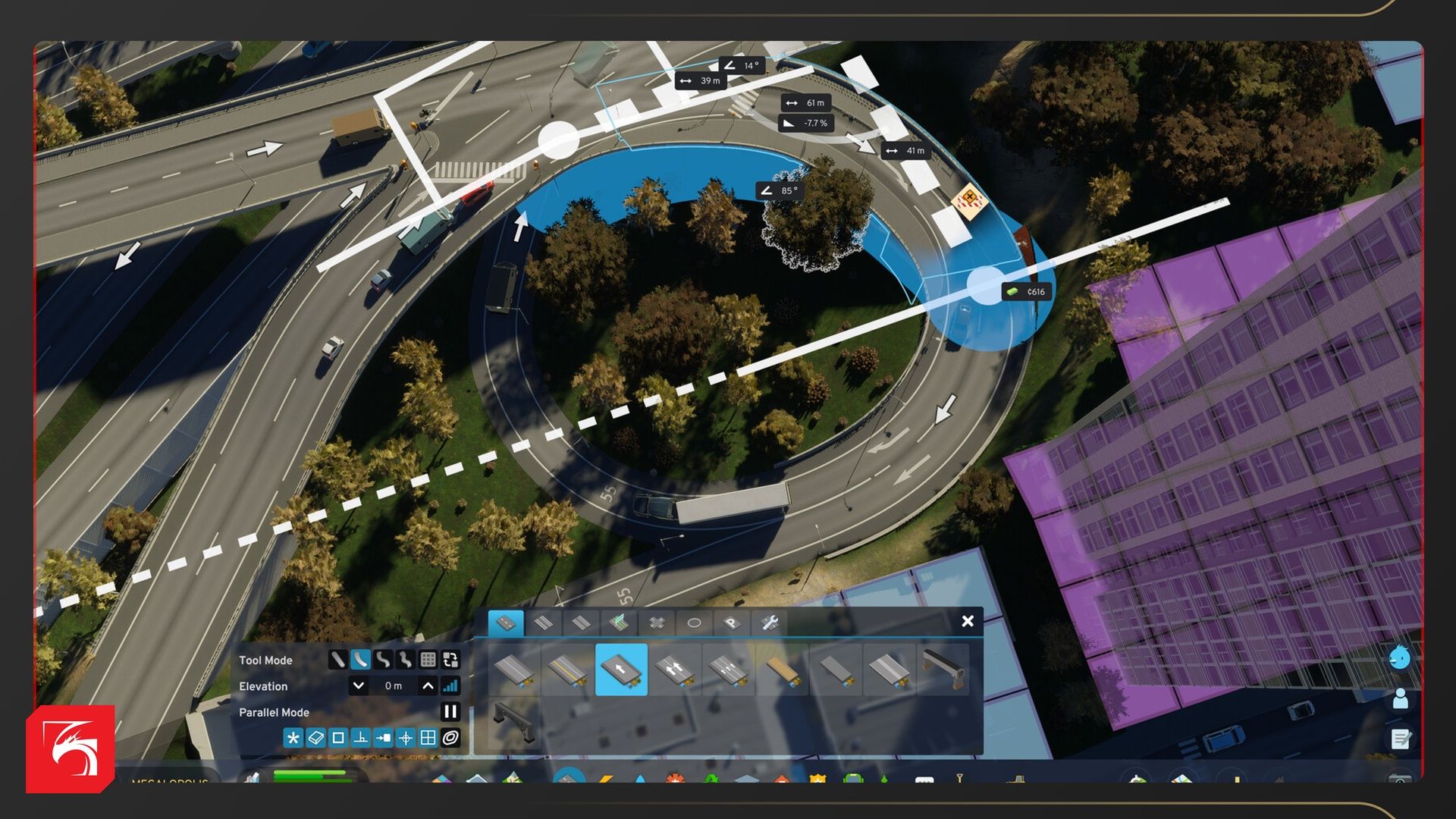Screen dimensions: 1456x819
Task: Toggle the contour lines snapping option
Action: point(450,738)
